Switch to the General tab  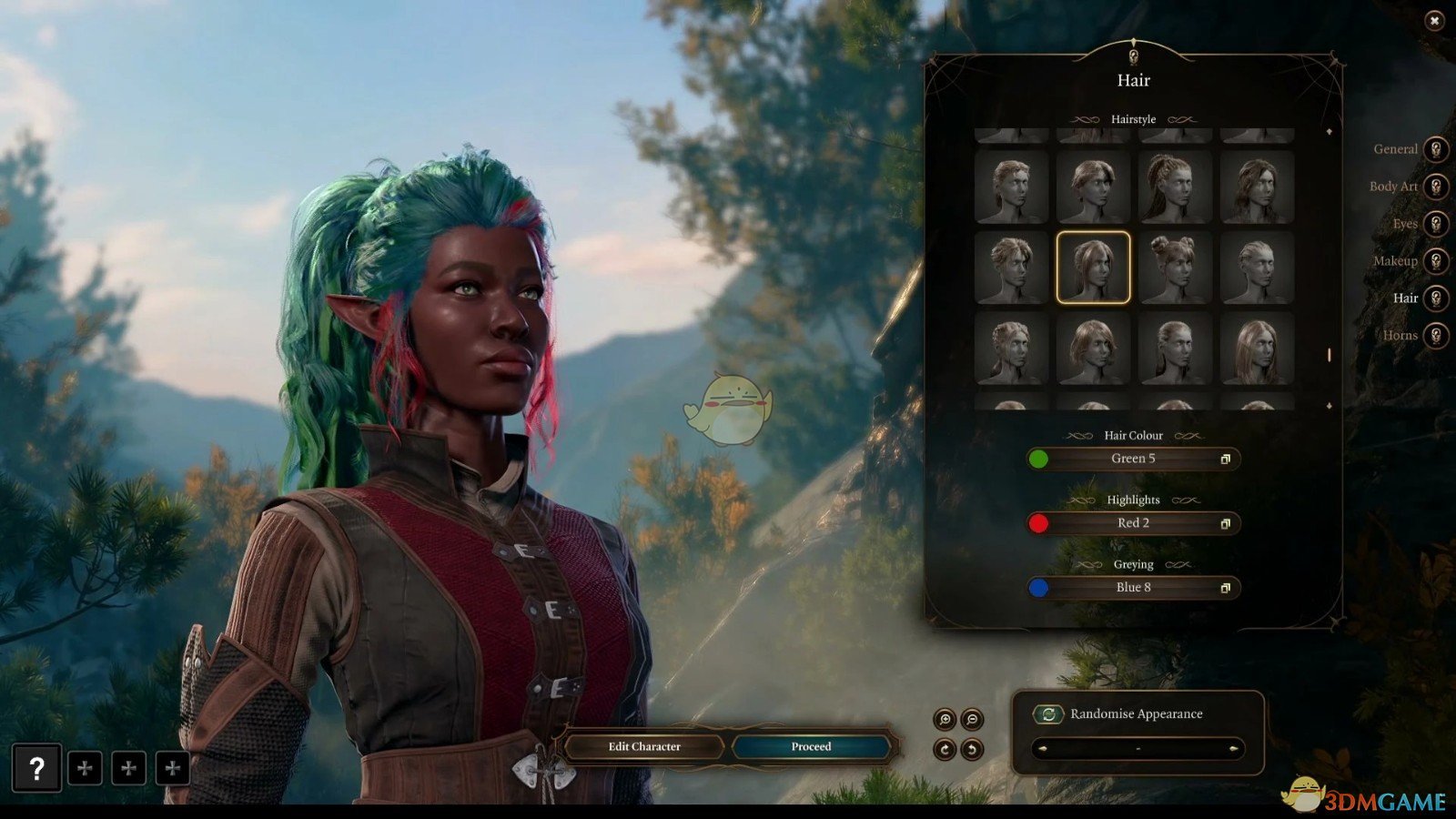pyautogui.click(x=1435, y=149)
